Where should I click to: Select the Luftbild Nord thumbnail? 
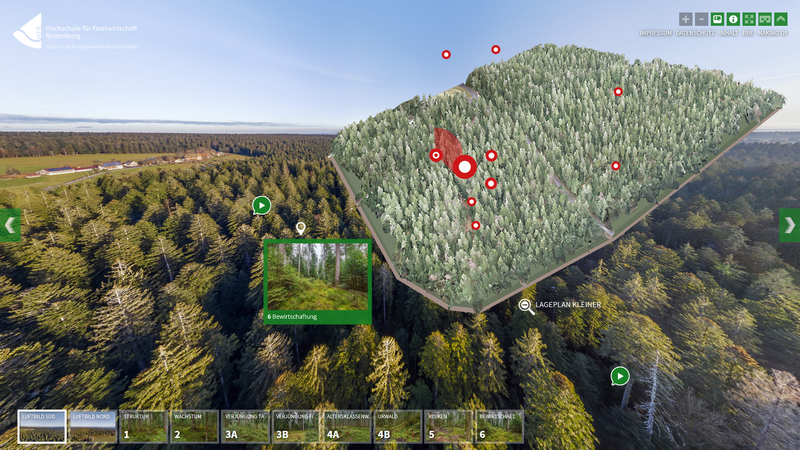pos(93,427)
